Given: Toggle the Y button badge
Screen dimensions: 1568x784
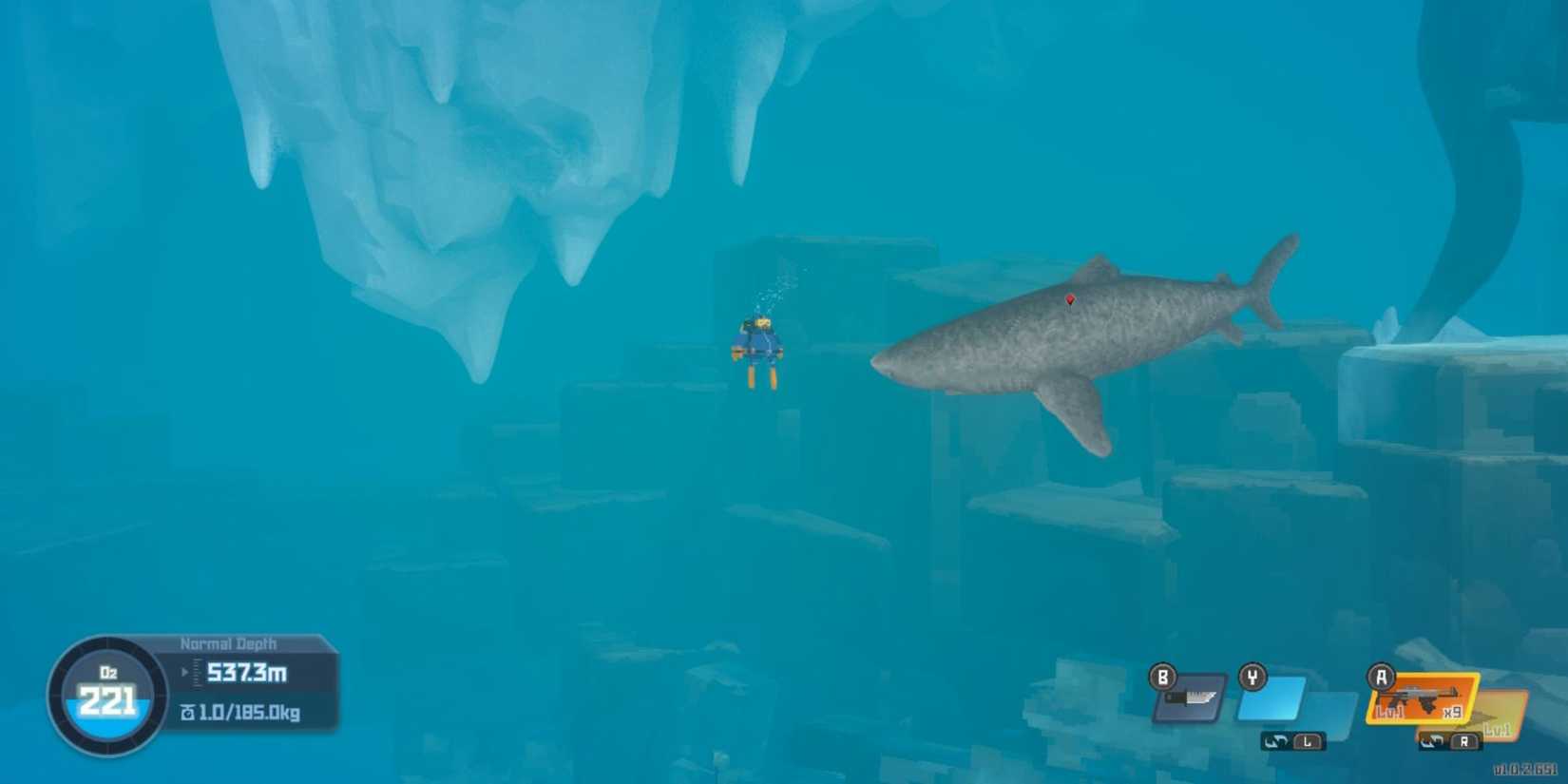Looking at the screenshot, I should [x=1252, y=678].
